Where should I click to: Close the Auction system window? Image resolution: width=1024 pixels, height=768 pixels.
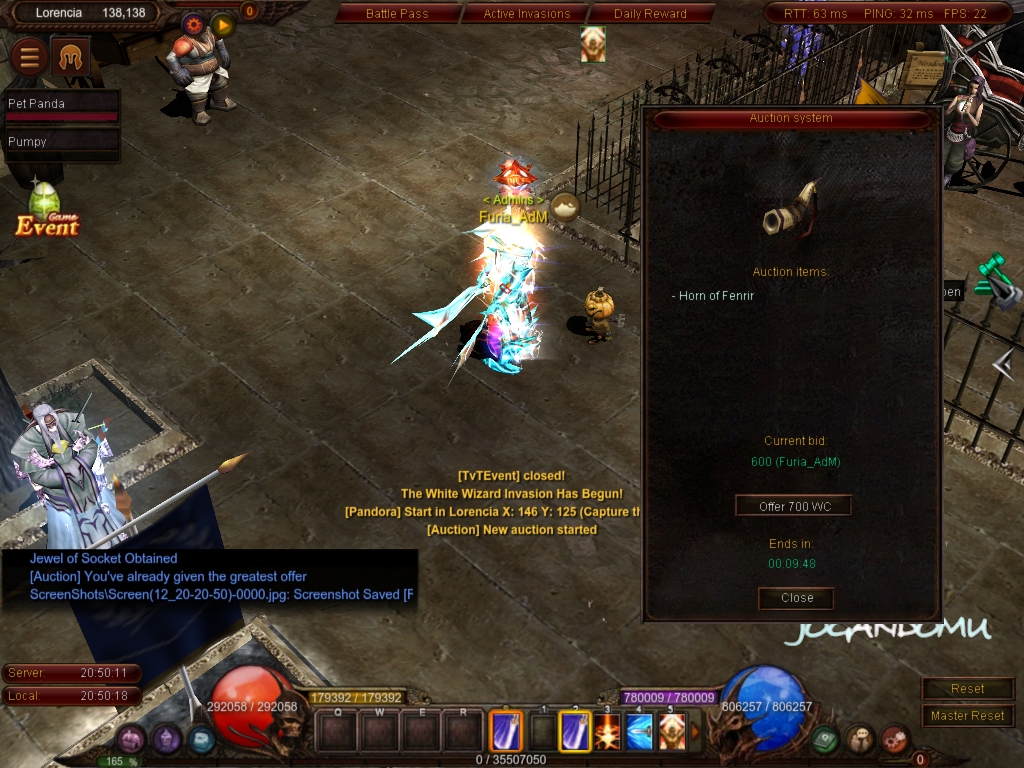796,598
